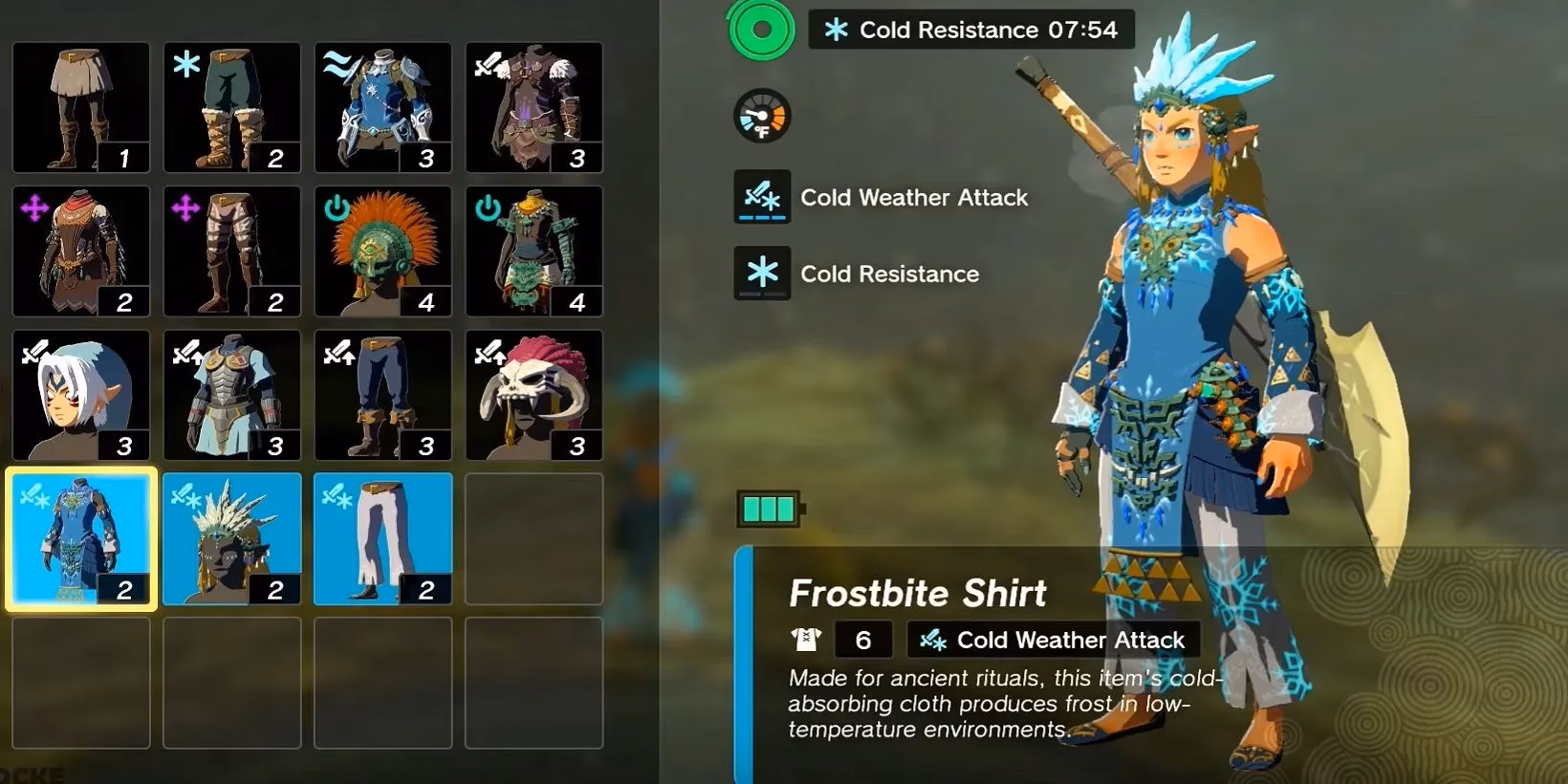Click the defense value 6 box
1568x784 pixels.
(x=863, y=639)
